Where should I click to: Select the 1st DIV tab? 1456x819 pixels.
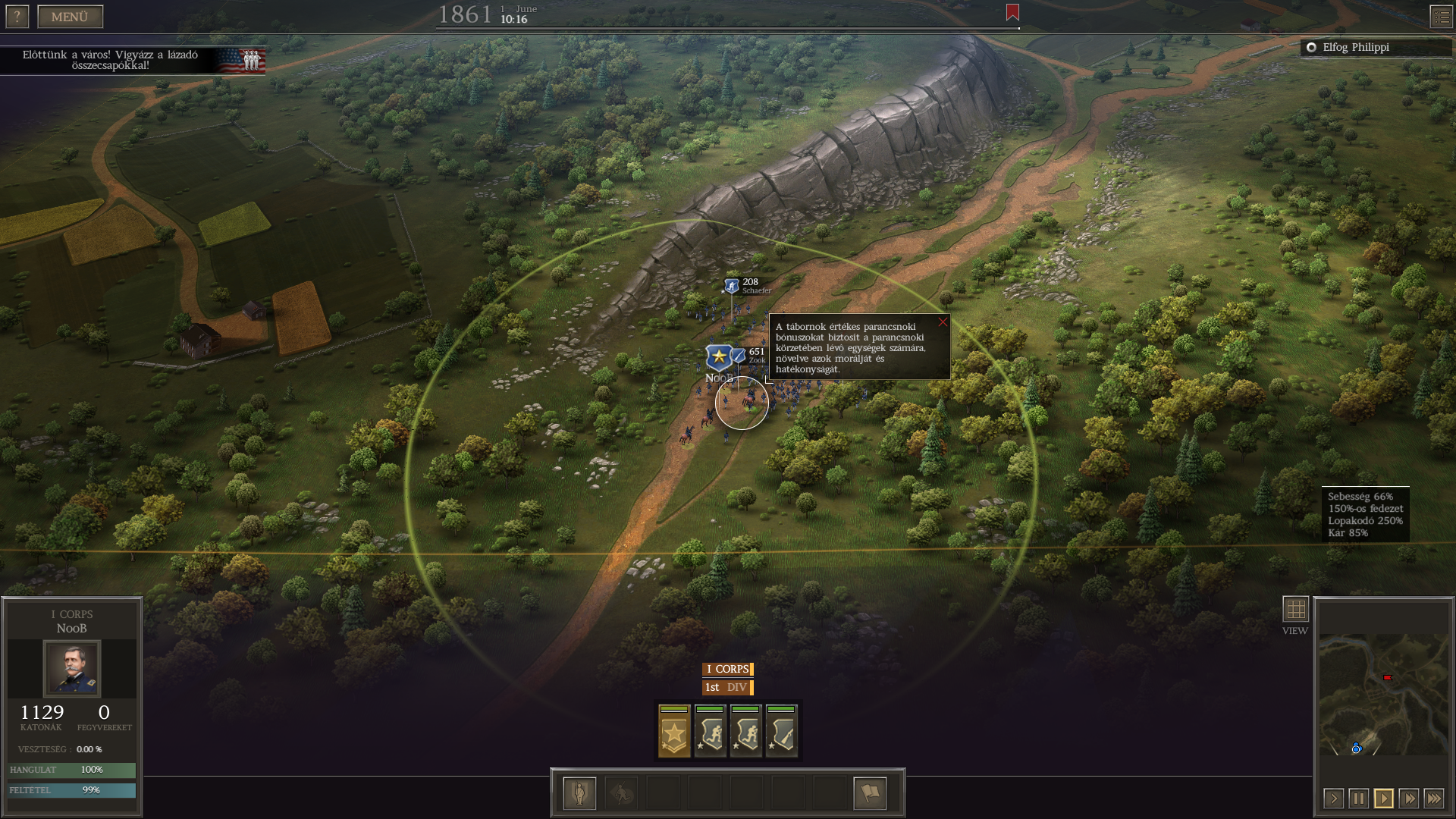(727, 687)
